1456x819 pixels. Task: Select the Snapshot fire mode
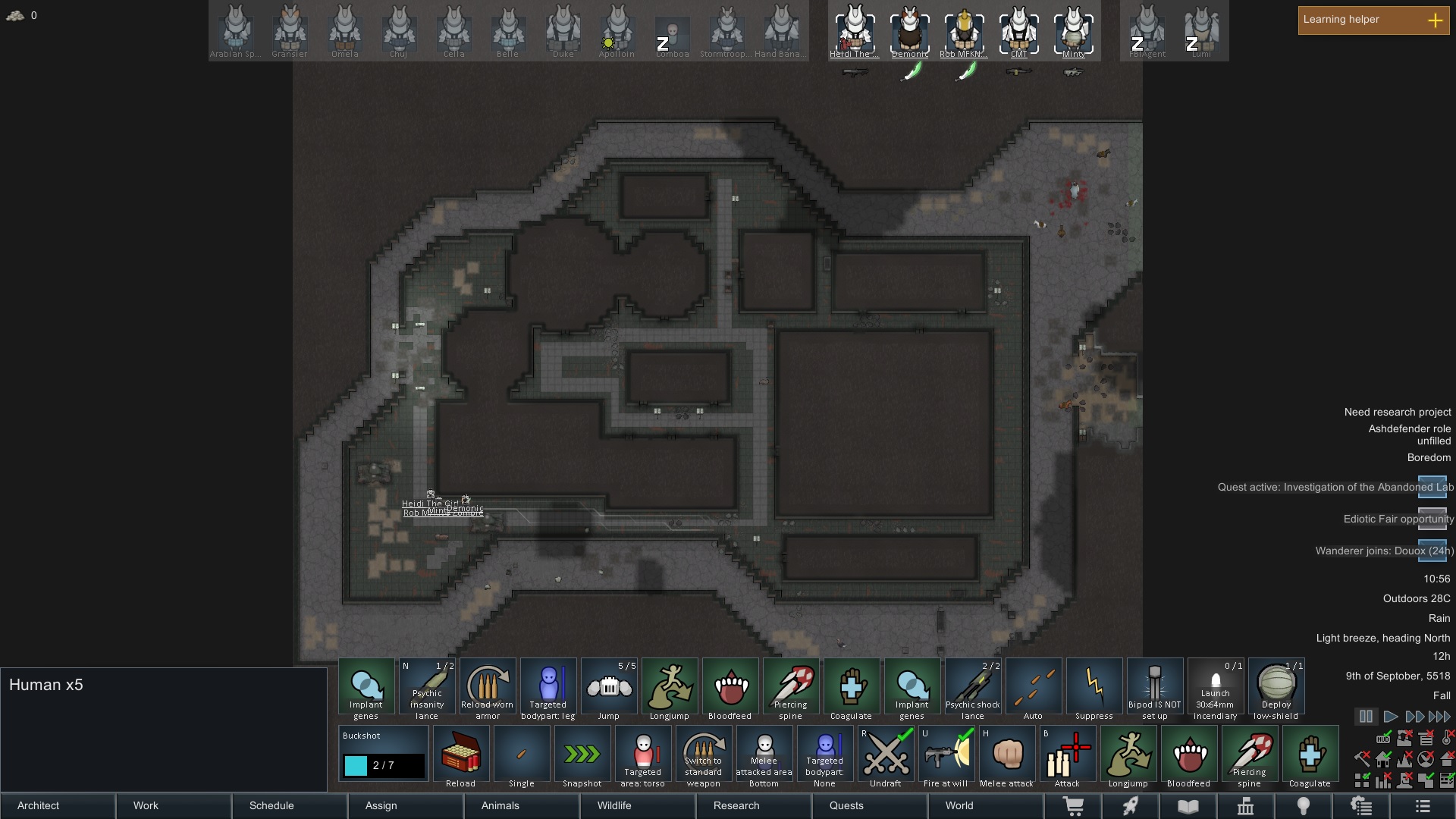(582, 756)
